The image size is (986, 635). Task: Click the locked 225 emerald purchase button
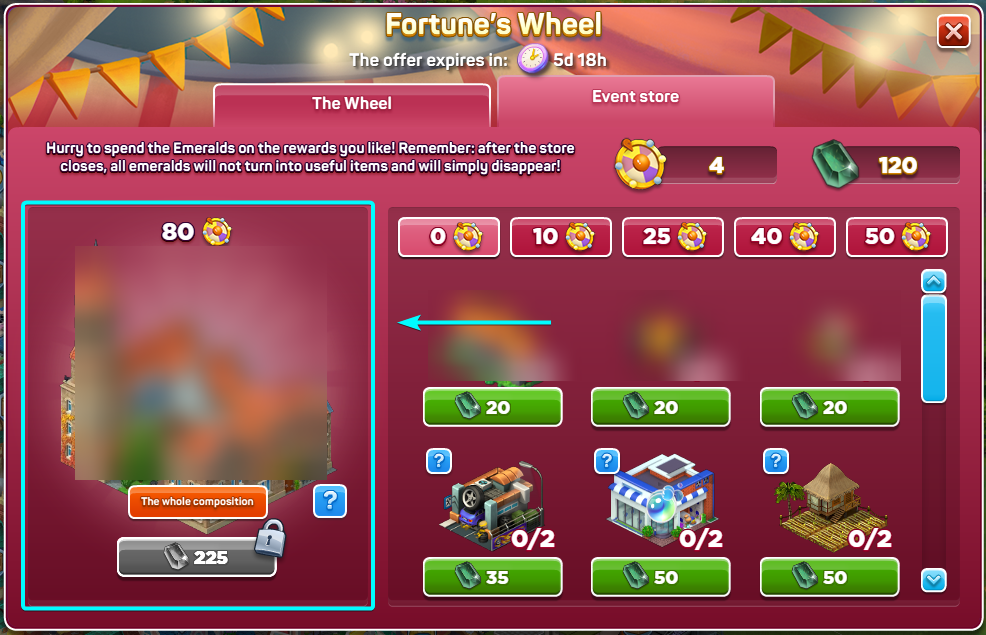196,557
